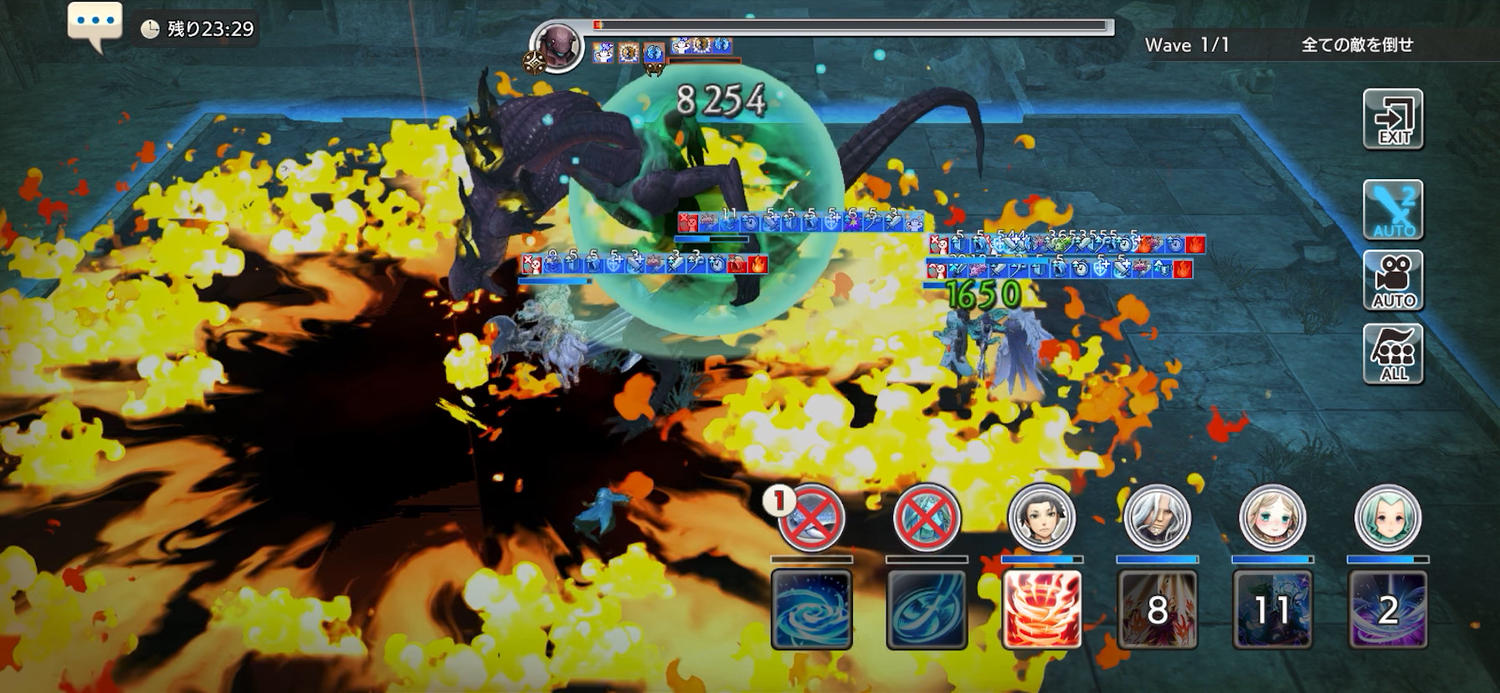Exit the battle with the EXIT button
Screen dimensions: 1500x693
tap(1393, 119)
